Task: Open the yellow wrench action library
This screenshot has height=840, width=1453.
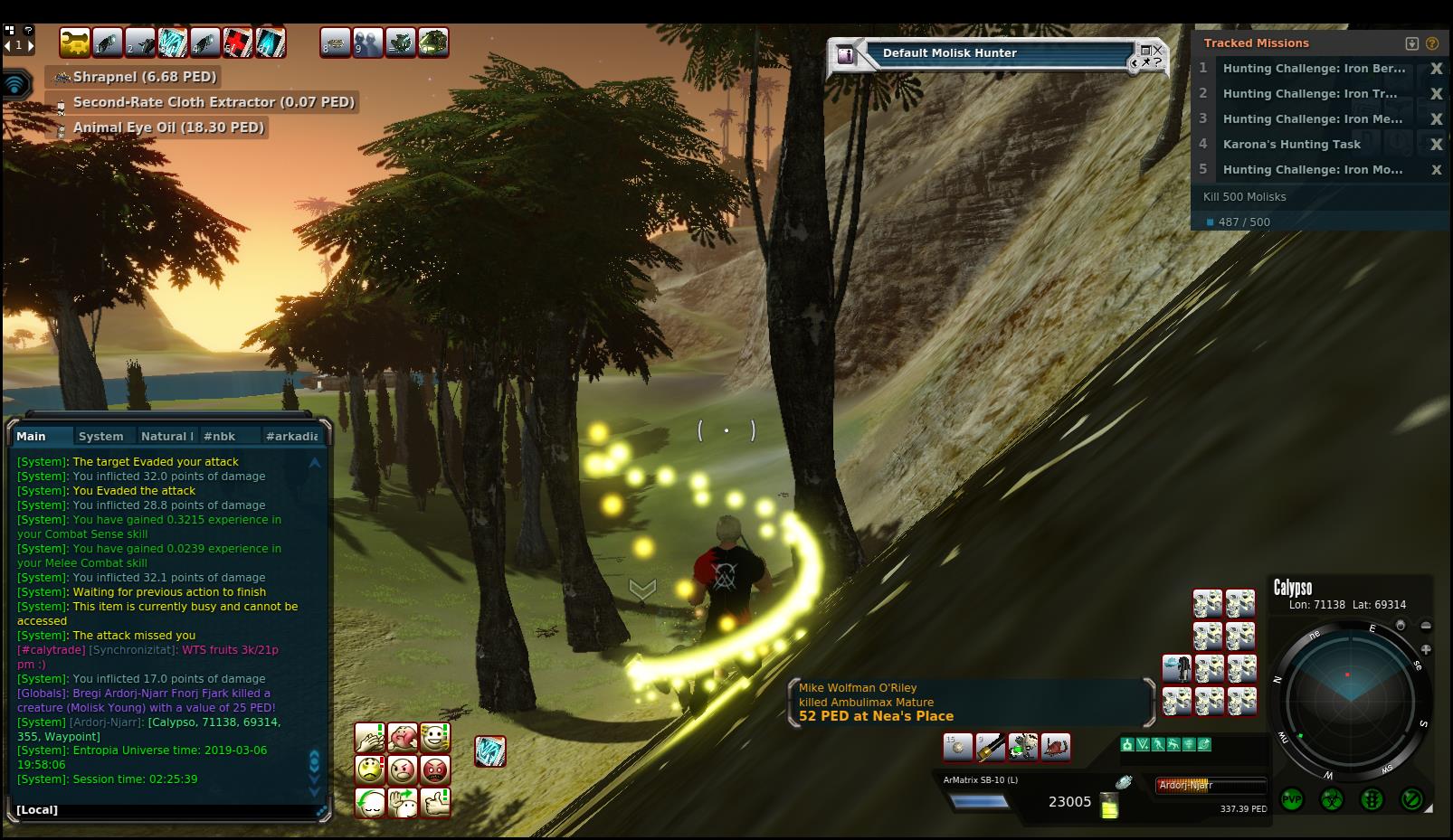Action: (75, 42)
